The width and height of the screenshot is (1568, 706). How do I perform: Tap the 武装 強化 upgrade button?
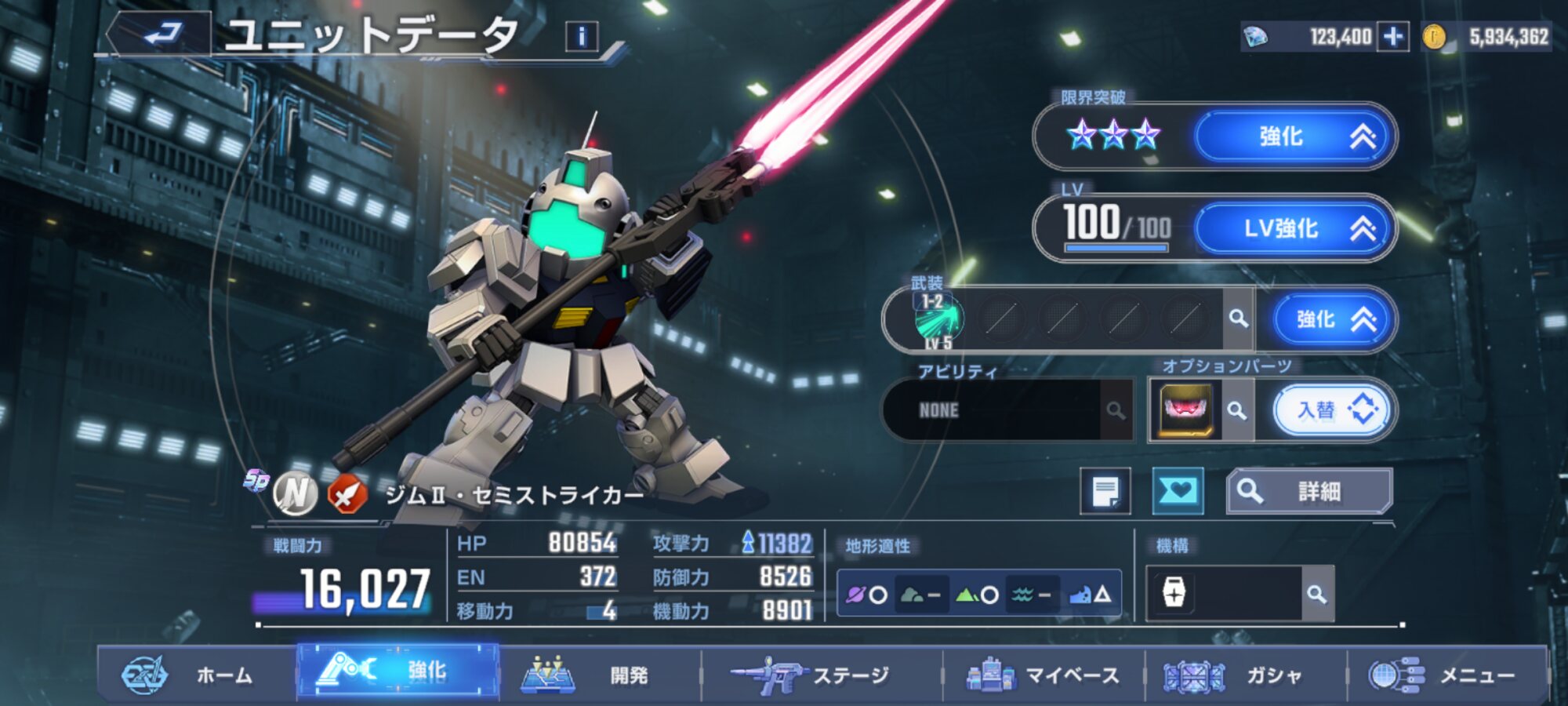[x=1331, y=319]
